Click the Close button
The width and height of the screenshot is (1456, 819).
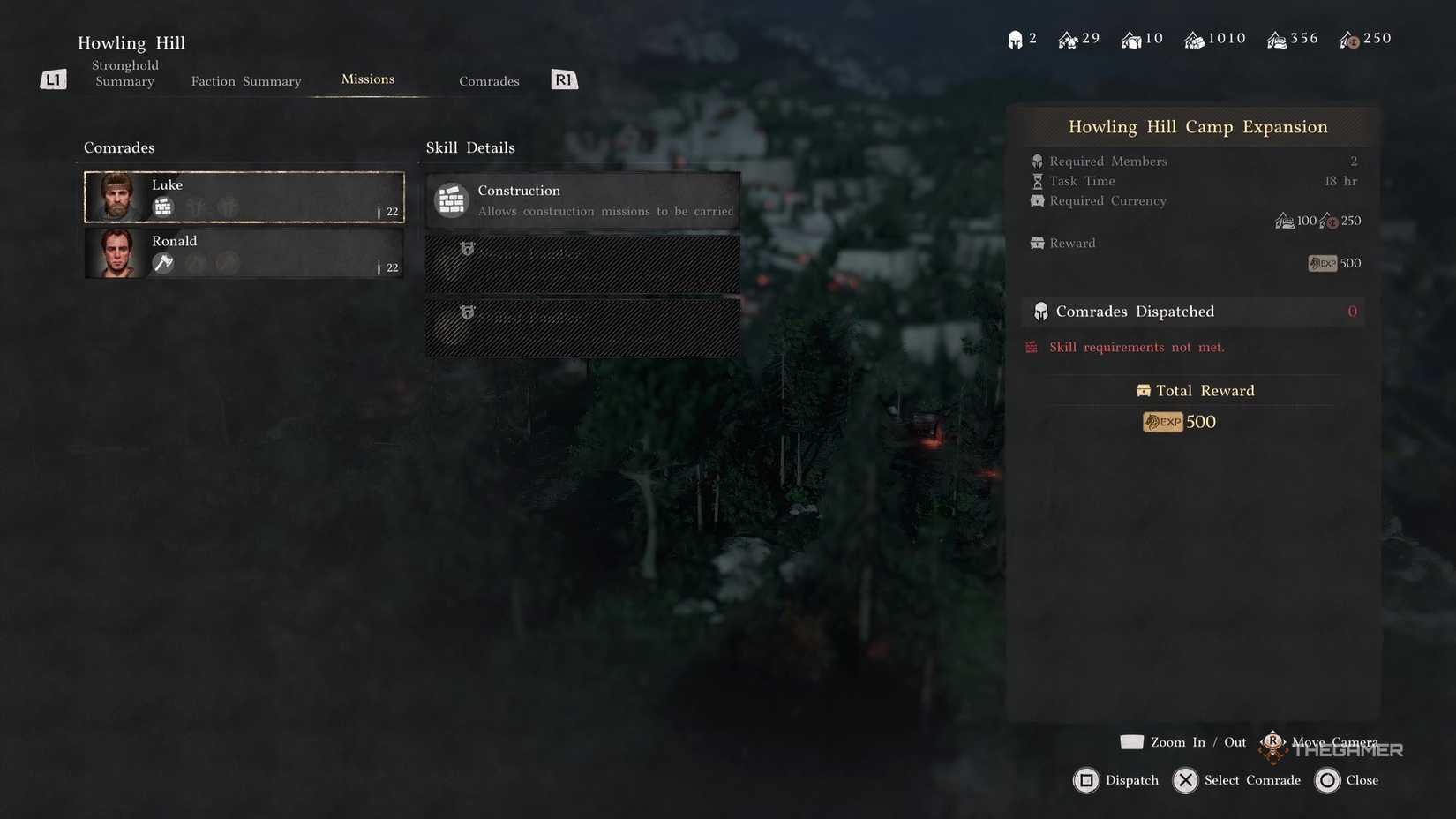click(1347, 780)
